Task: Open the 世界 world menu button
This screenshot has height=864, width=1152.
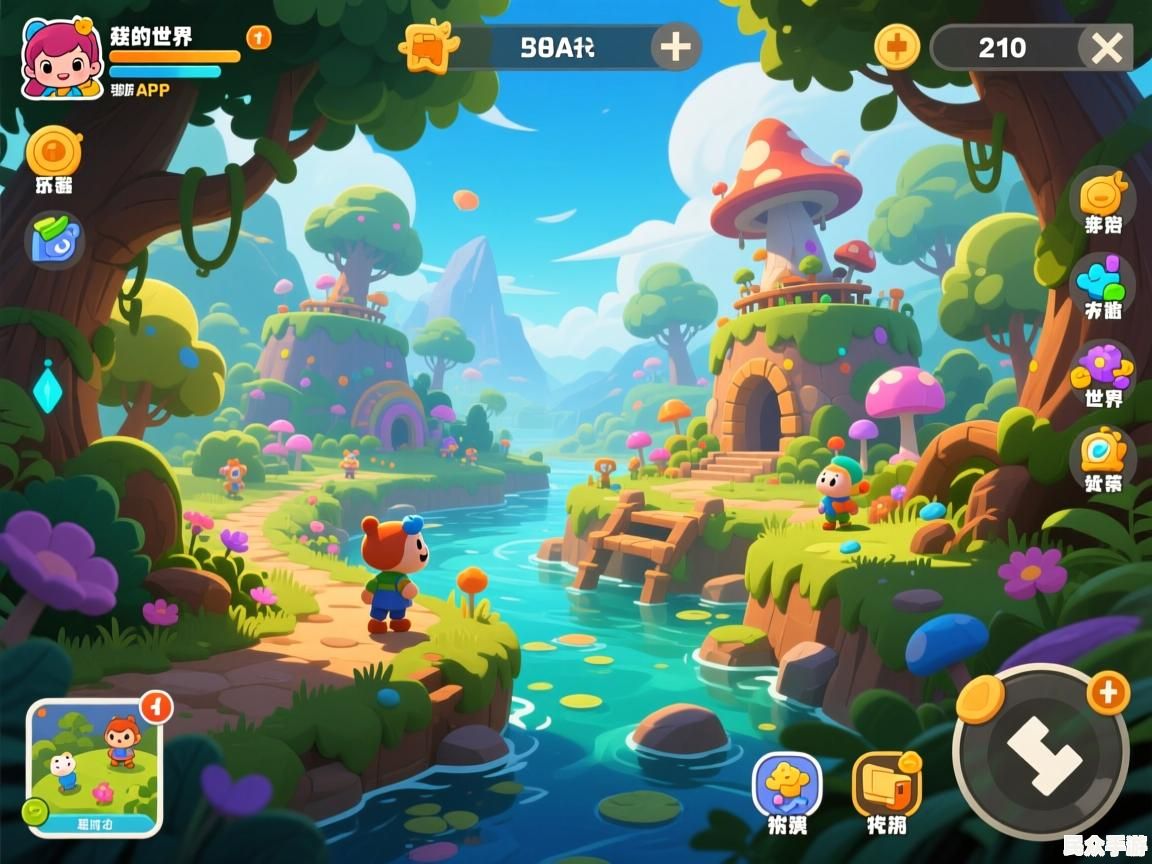Action: click(1102, 370)
